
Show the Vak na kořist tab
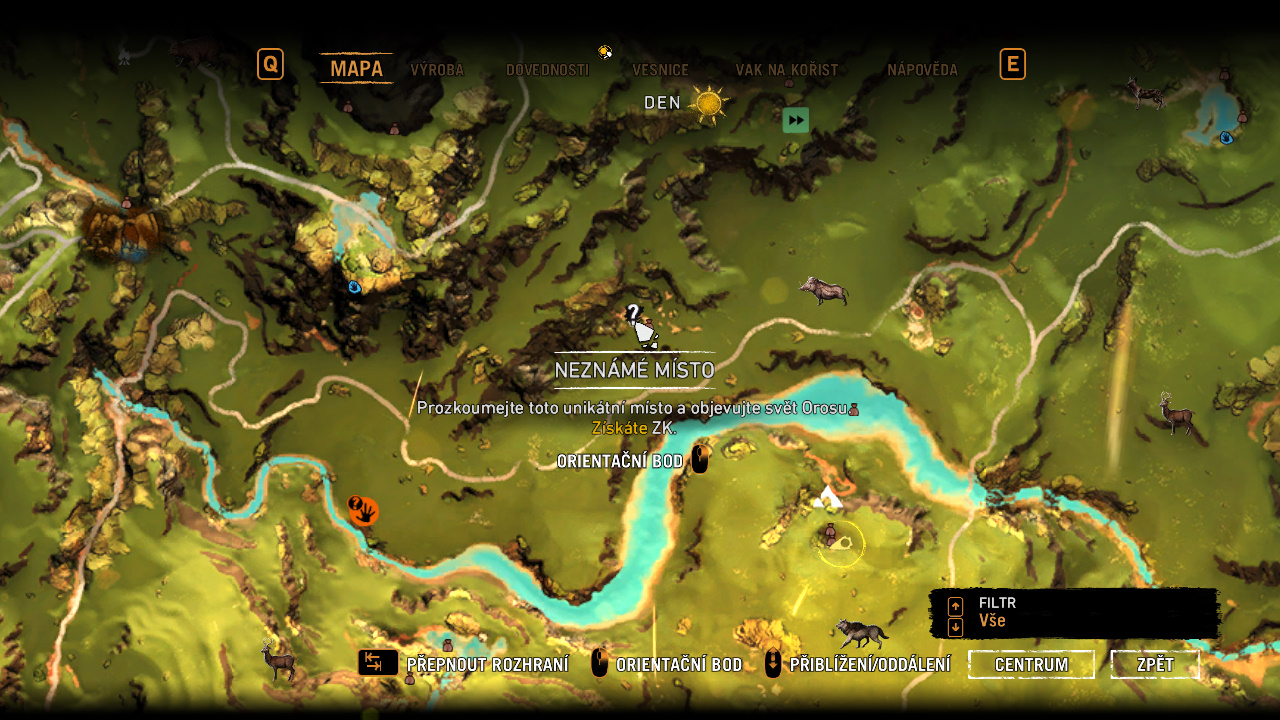[786, 70]
